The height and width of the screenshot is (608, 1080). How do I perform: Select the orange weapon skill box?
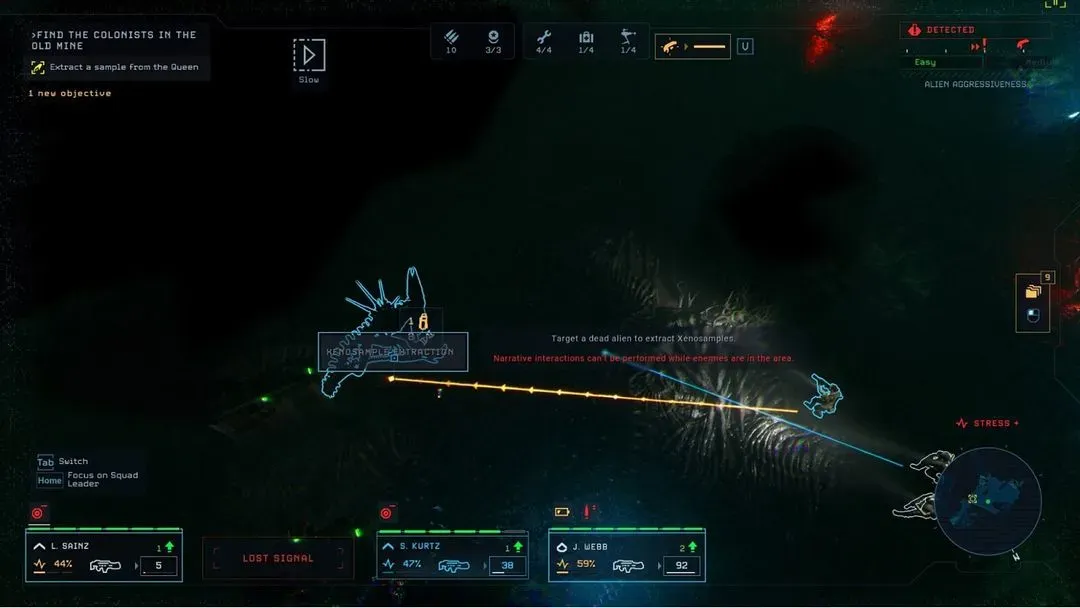tap(692, 46)
